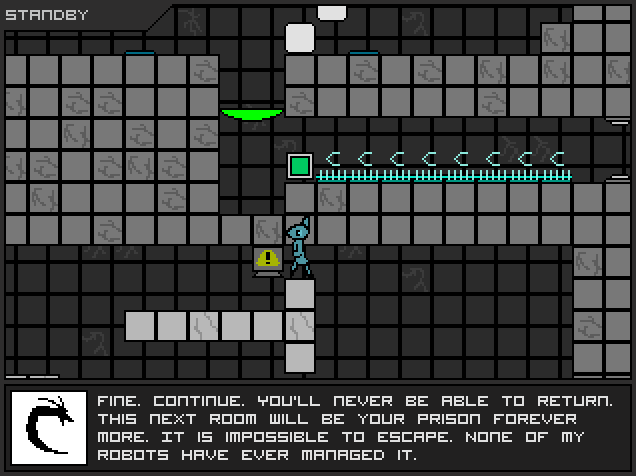Viewport: 636px width, 476px height.
Task: Select the speaker portrait in the dialogue box
Action: coord(49,428)
